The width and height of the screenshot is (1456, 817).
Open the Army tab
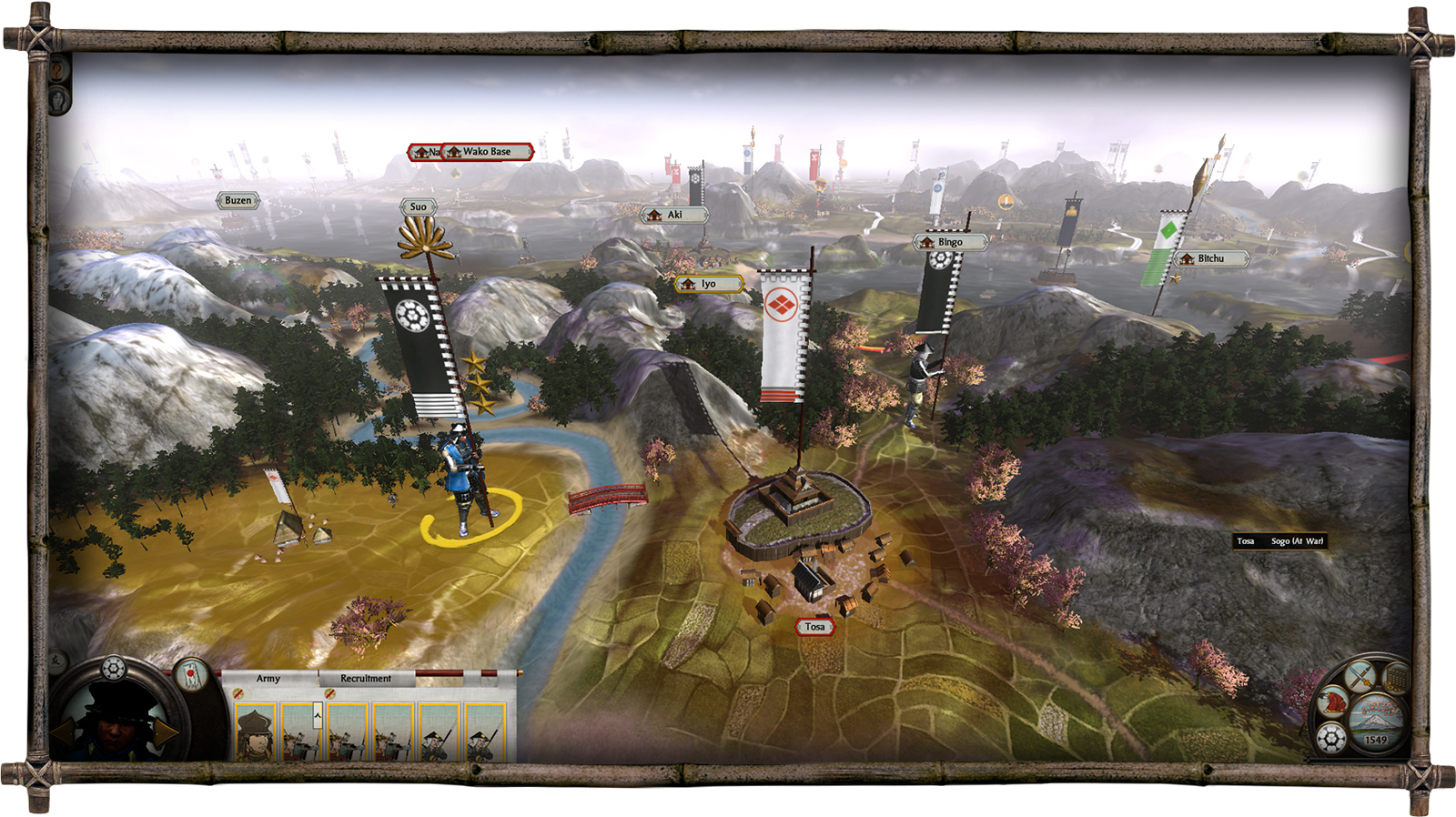268,679
